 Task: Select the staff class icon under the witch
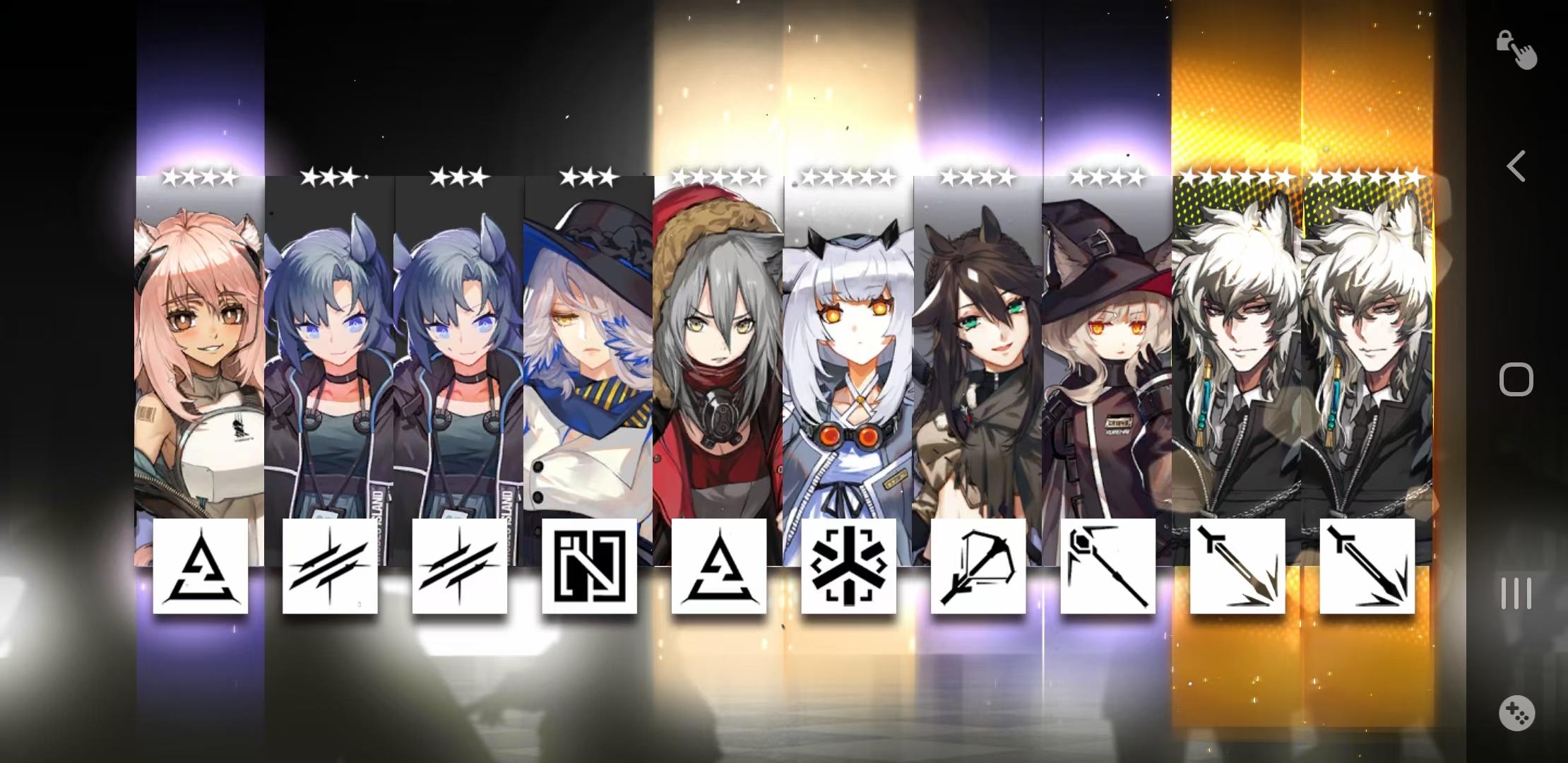click(x=1107, y=569)
